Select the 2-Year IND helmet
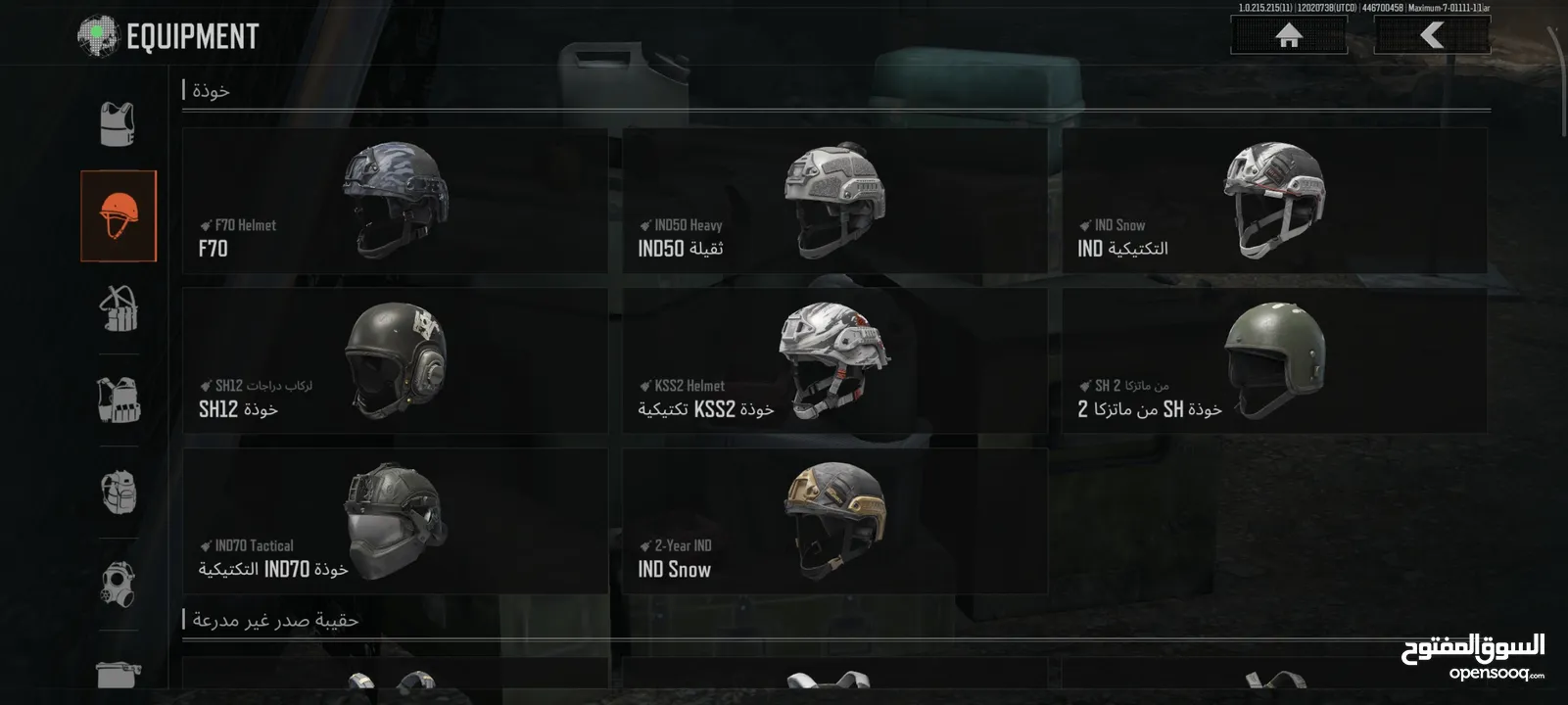Screen dimensions: 1568x705 pos(834,521)
